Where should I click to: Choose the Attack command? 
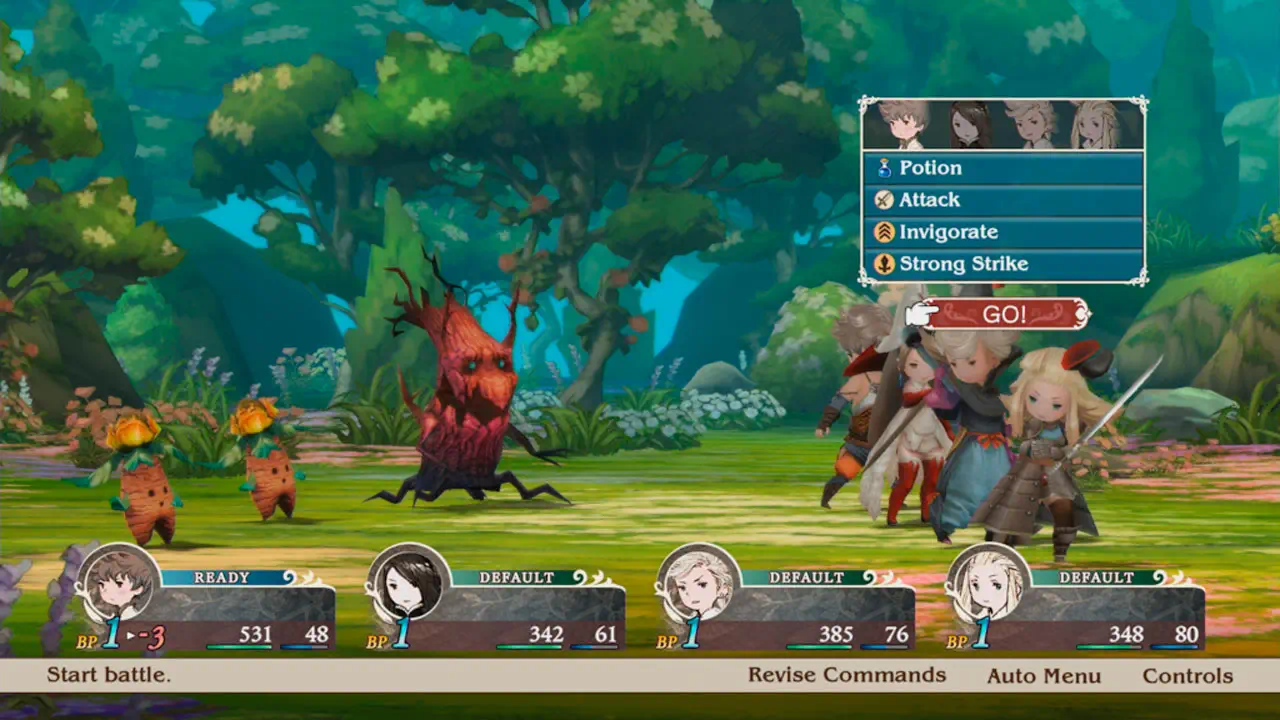click(x=1002, y=200)
